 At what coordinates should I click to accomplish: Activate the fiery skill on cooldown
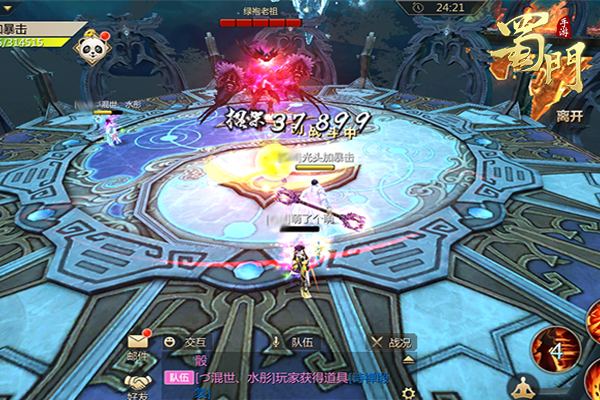point(557,351)
